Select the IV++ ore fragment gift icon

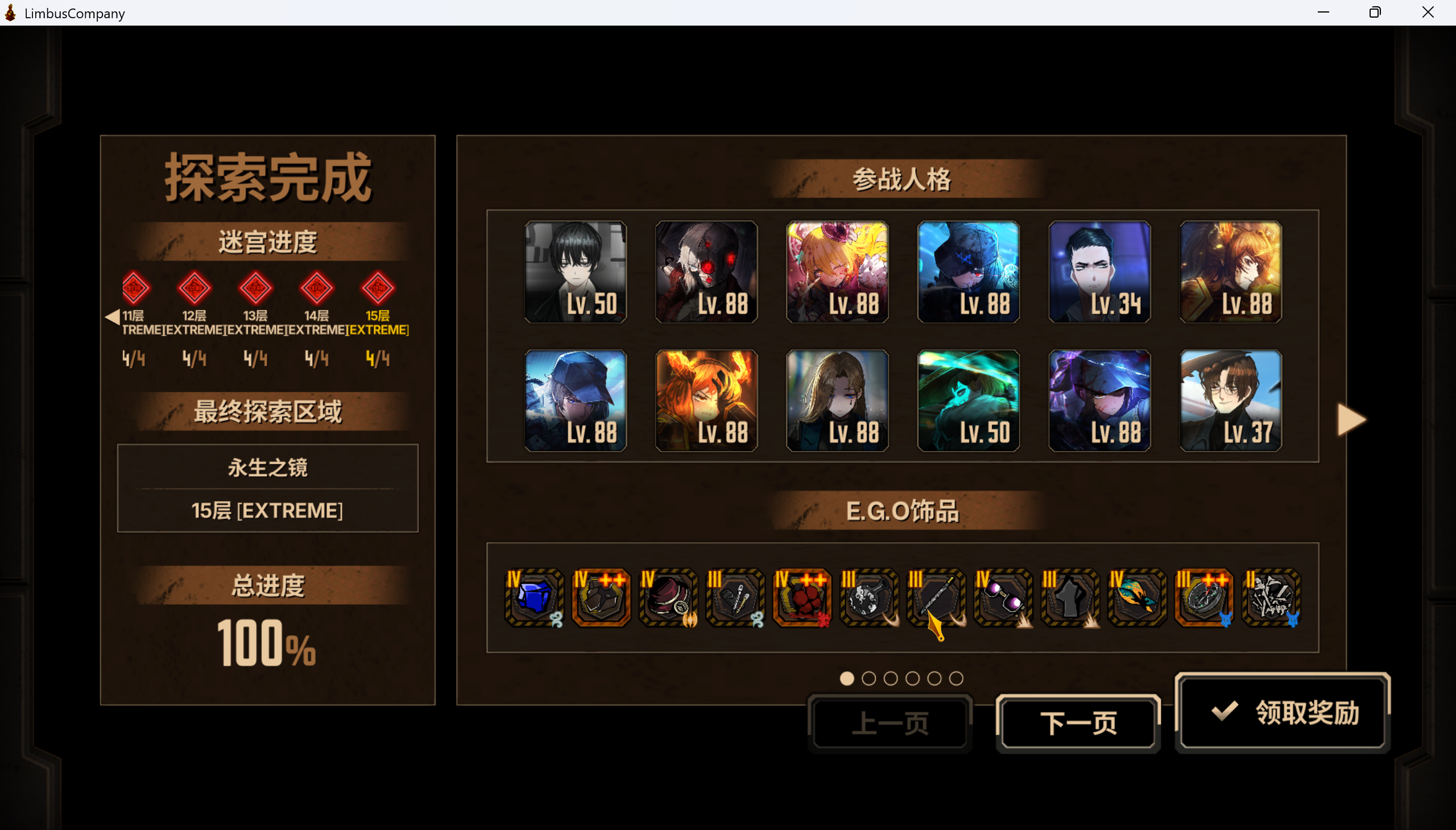click(x=600, y=598)
